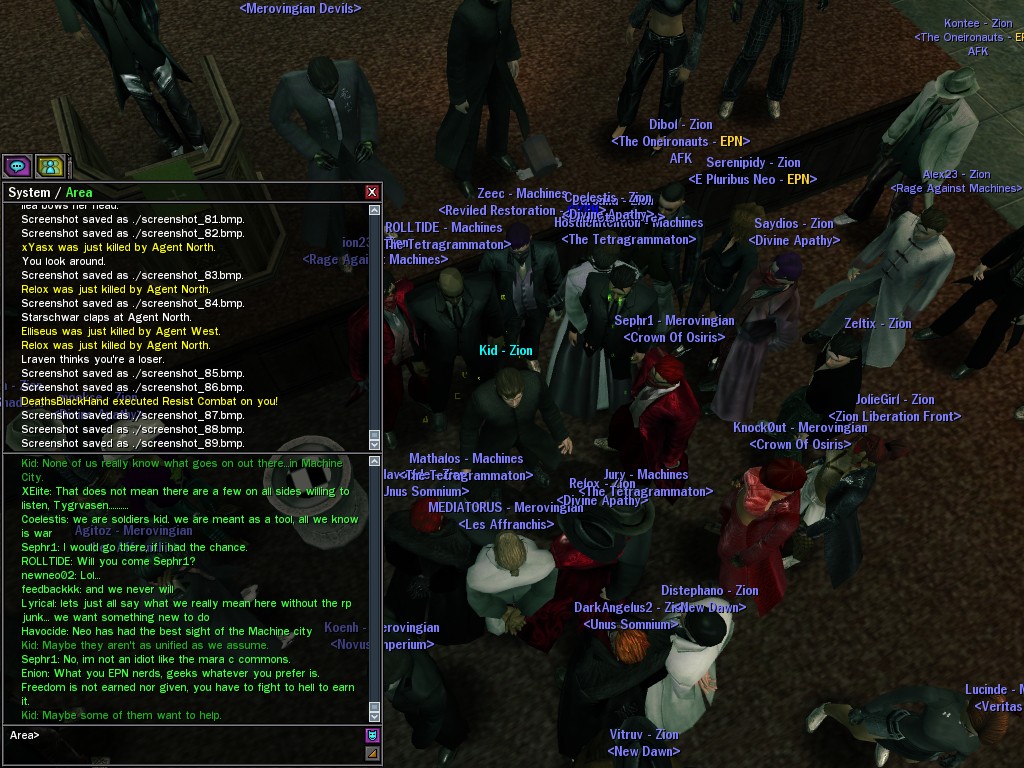Image resolution: width=1024 pixels, height=768 pixels.
Task: Close the System / Area chat window
Action: tap(372, 192)
